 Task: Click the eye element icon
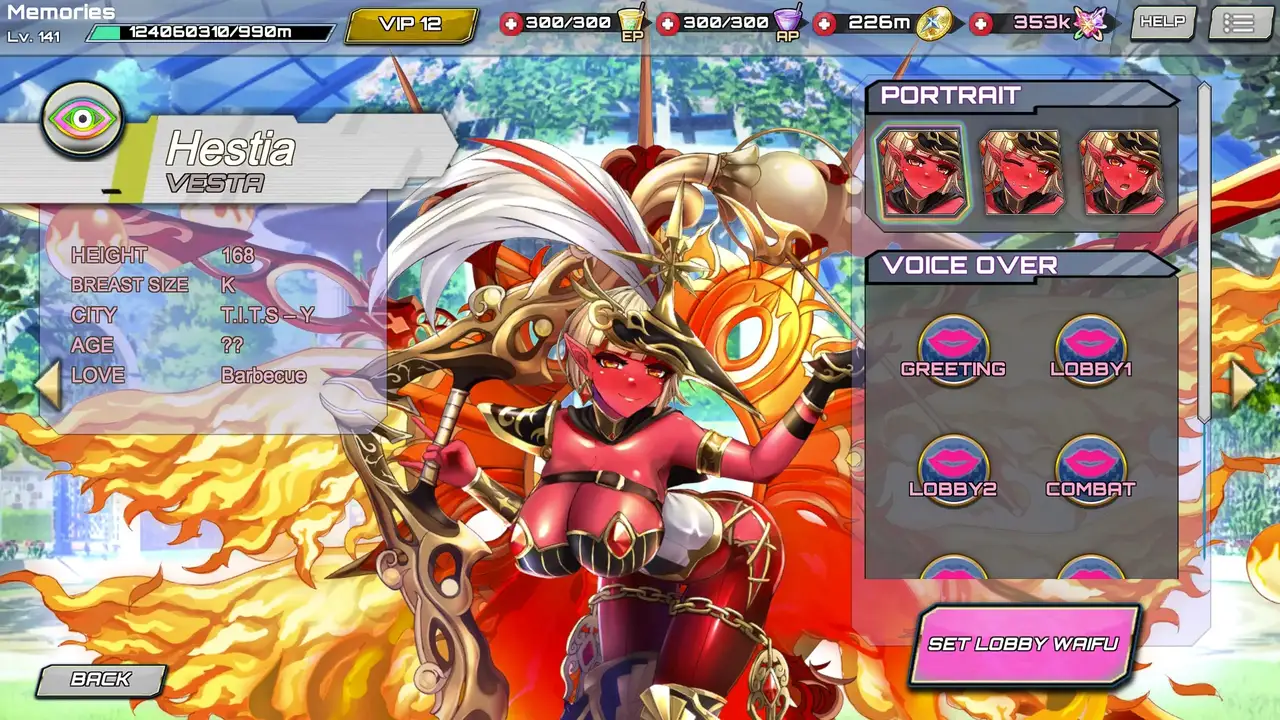coord(81,119)
